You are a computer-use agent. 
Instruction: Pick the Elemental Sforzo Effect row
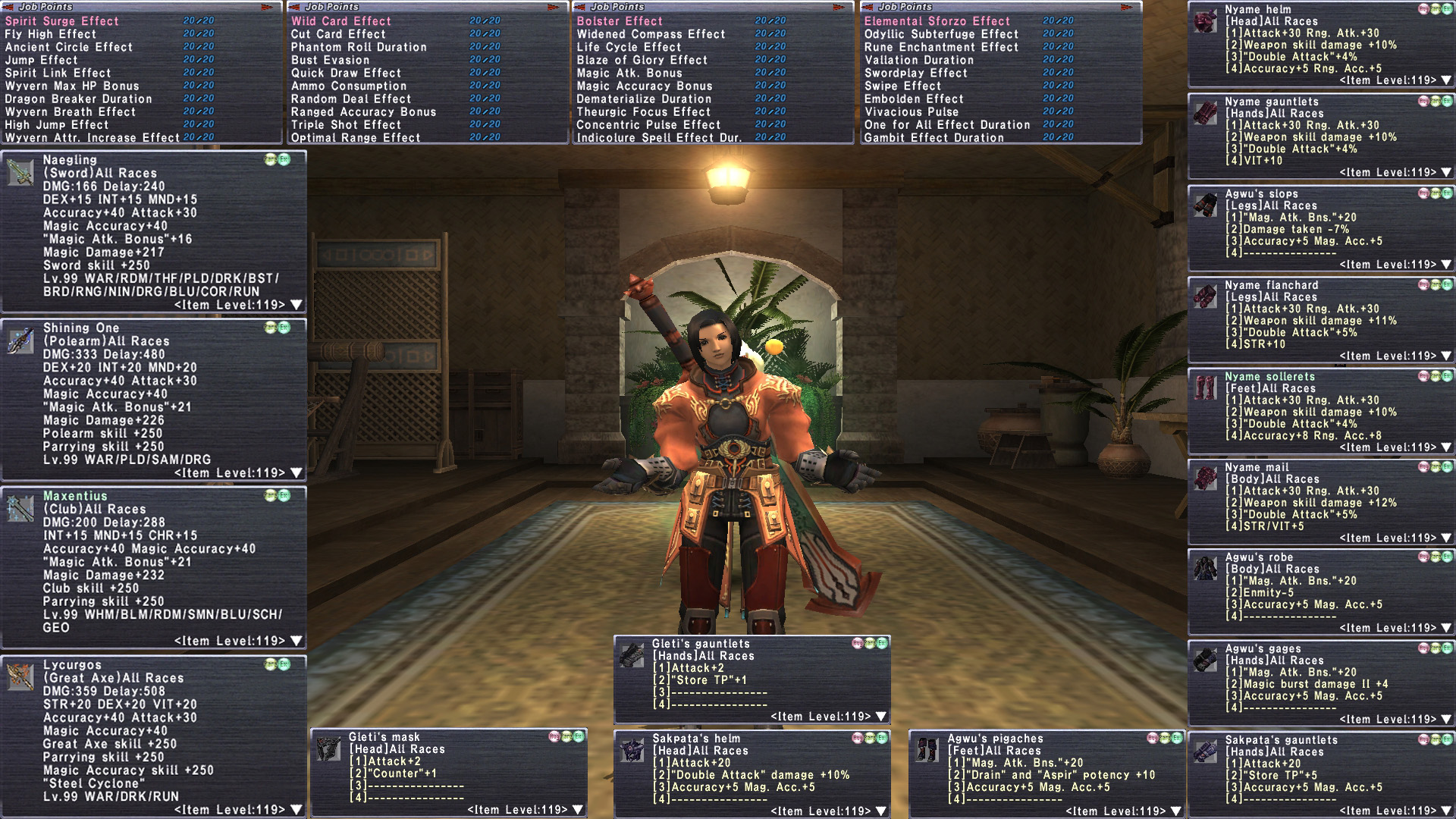937,21
